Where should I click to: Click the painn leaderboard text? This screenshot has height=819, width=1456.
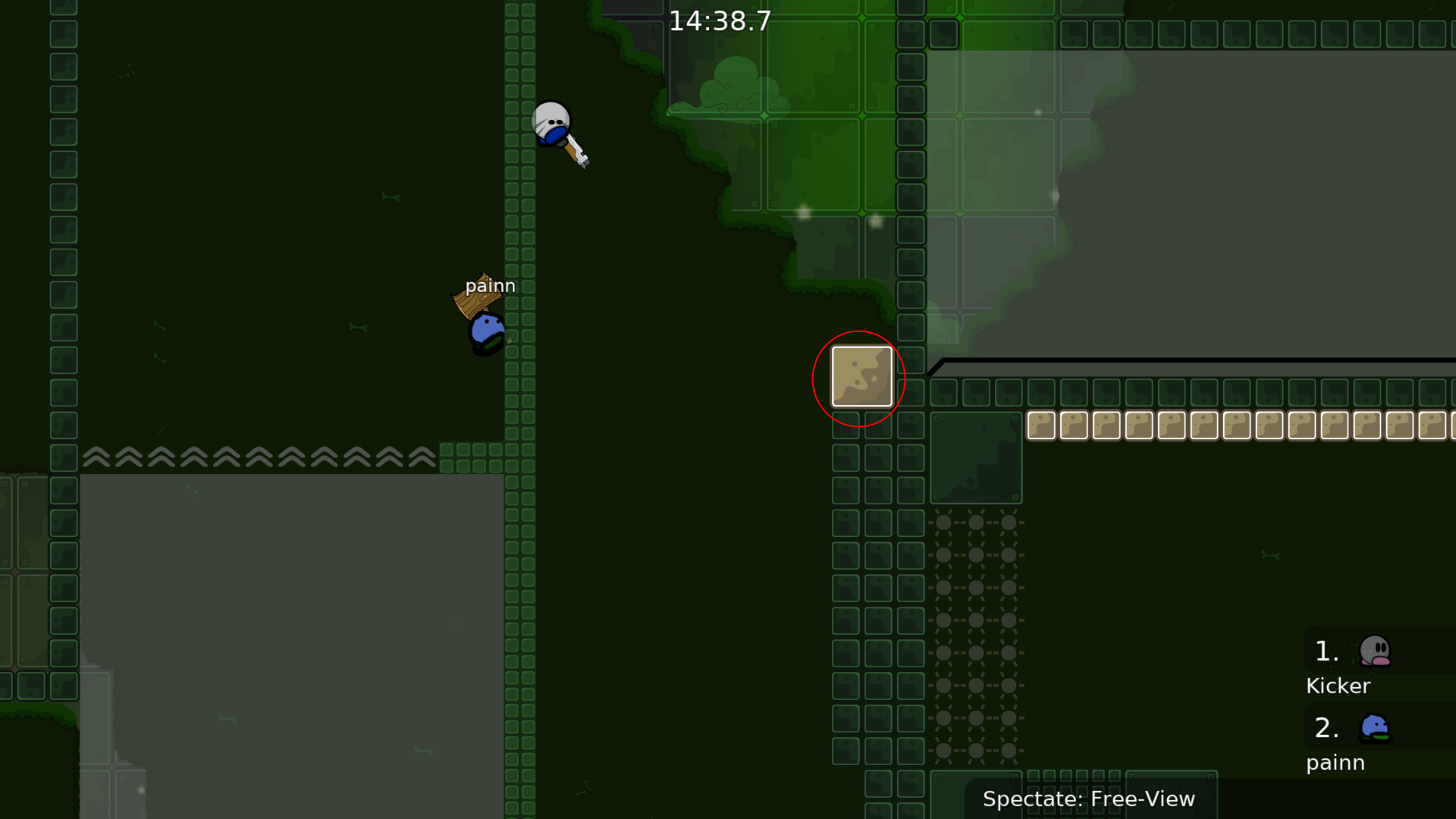(x=1335, y=763)
